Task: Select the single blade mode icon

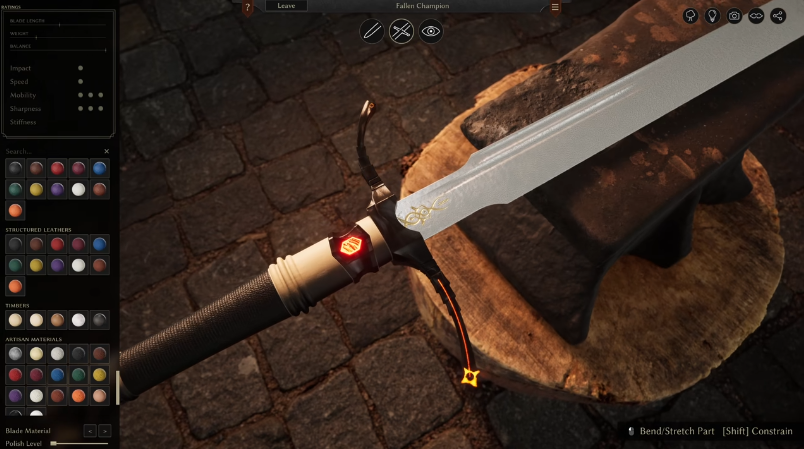Action: point(372,31)
